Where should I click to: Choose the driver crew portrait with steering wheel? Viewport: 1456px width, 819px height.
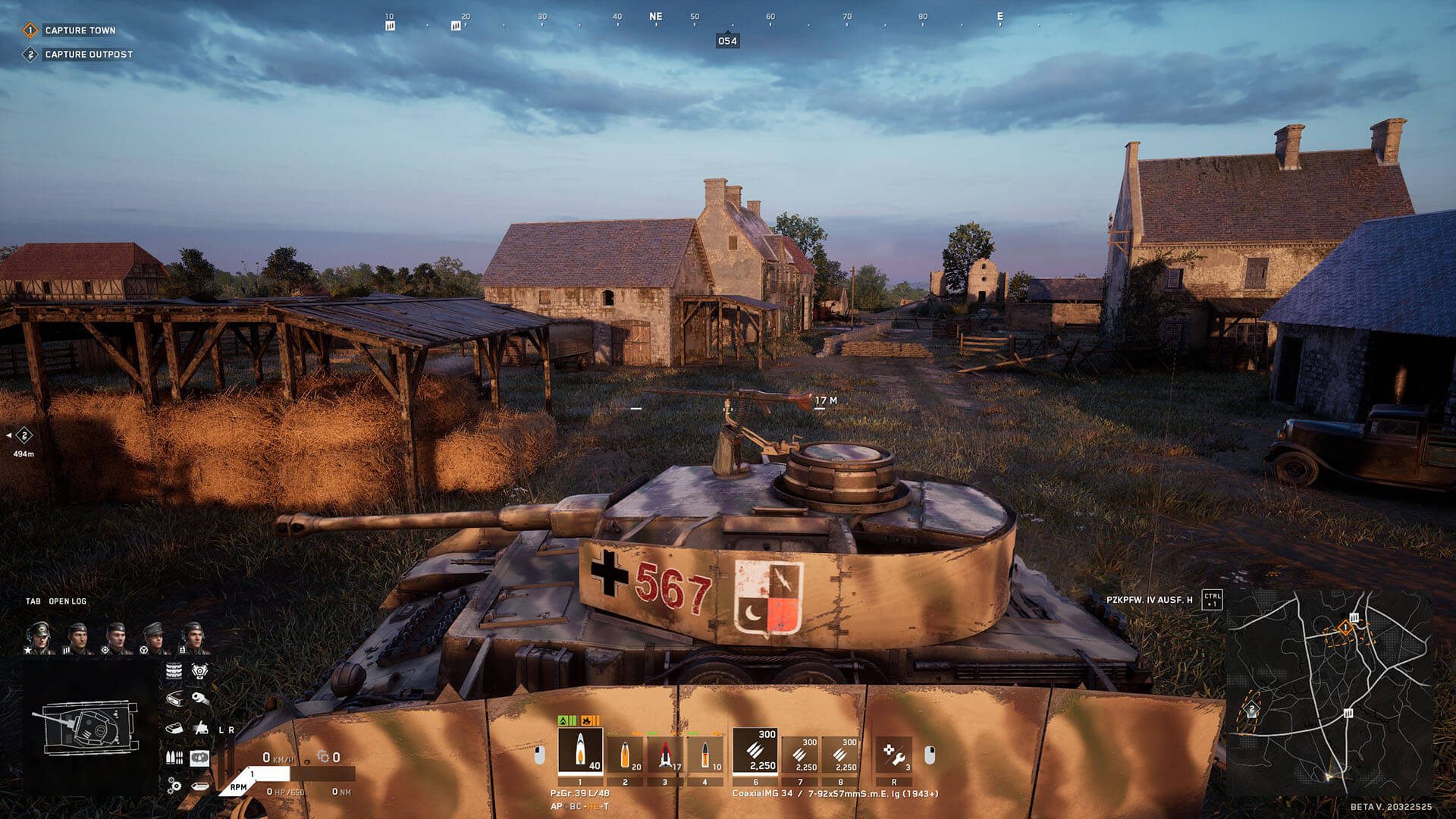click(154, 639)
